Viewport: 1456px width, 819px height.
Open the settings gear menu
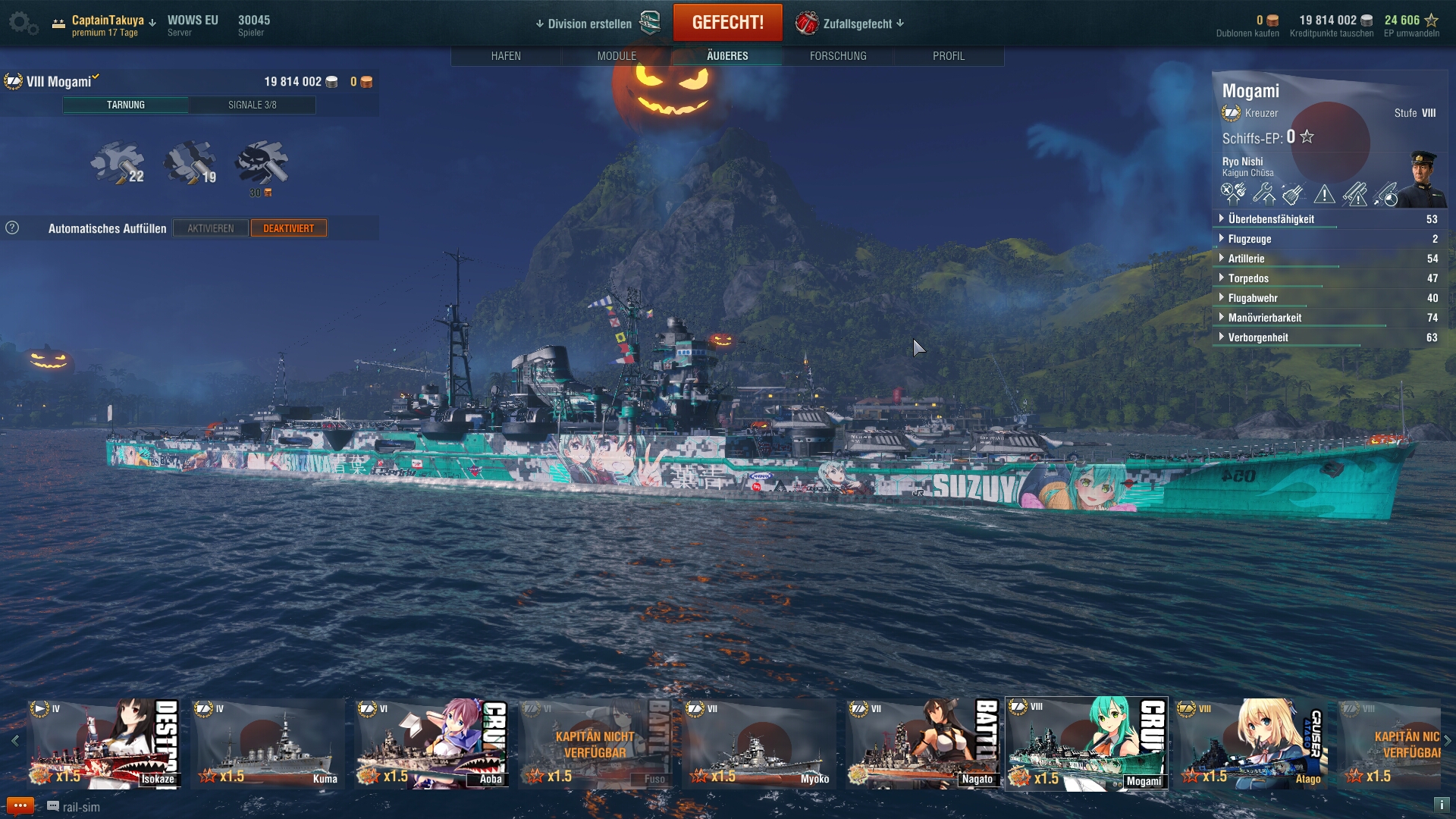point(23,23)
